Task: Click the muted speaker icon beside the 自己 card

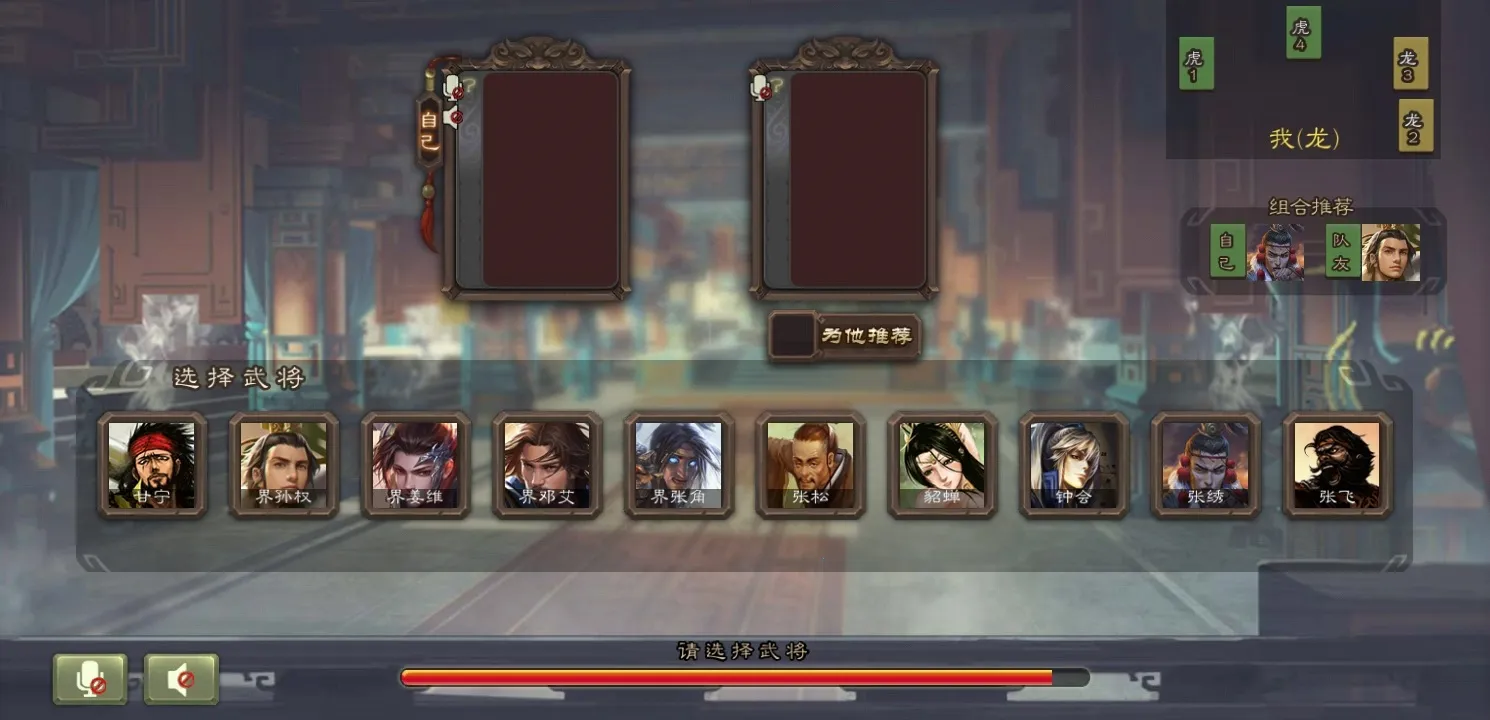Action: point(454,116)
